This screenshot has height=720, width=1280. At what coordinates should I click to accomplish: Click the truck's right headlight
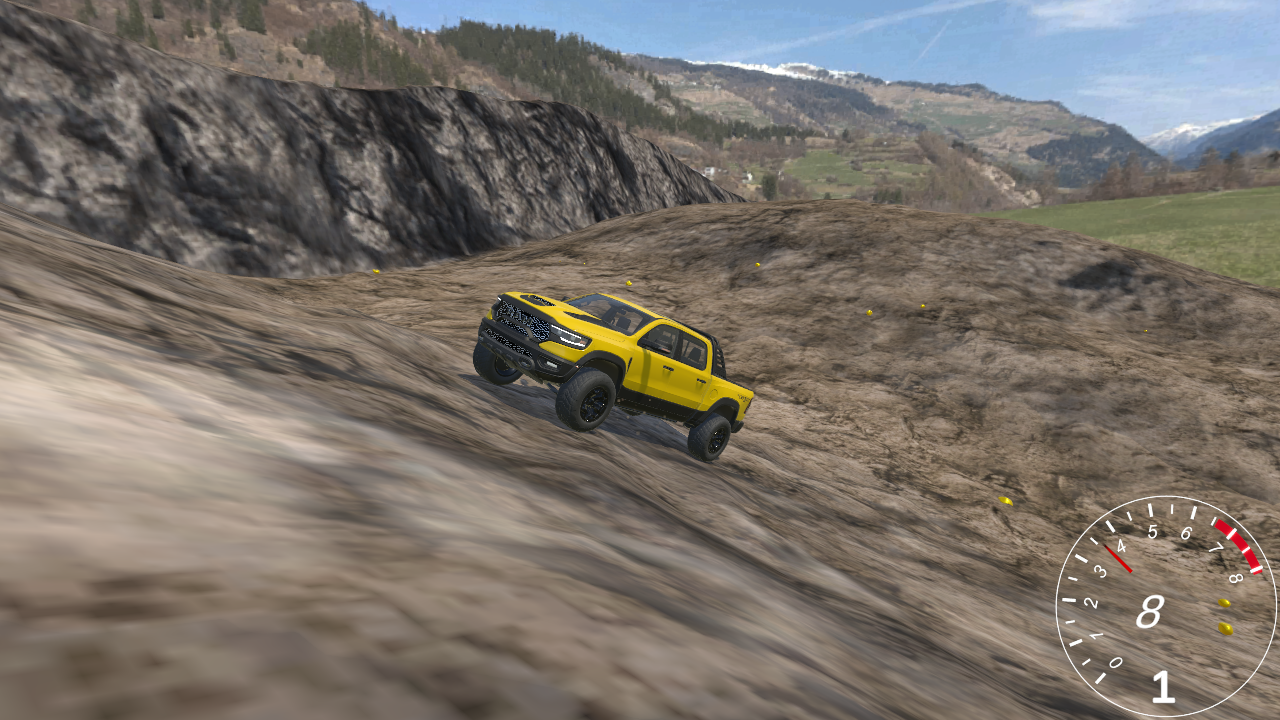(x=568, y=338)
